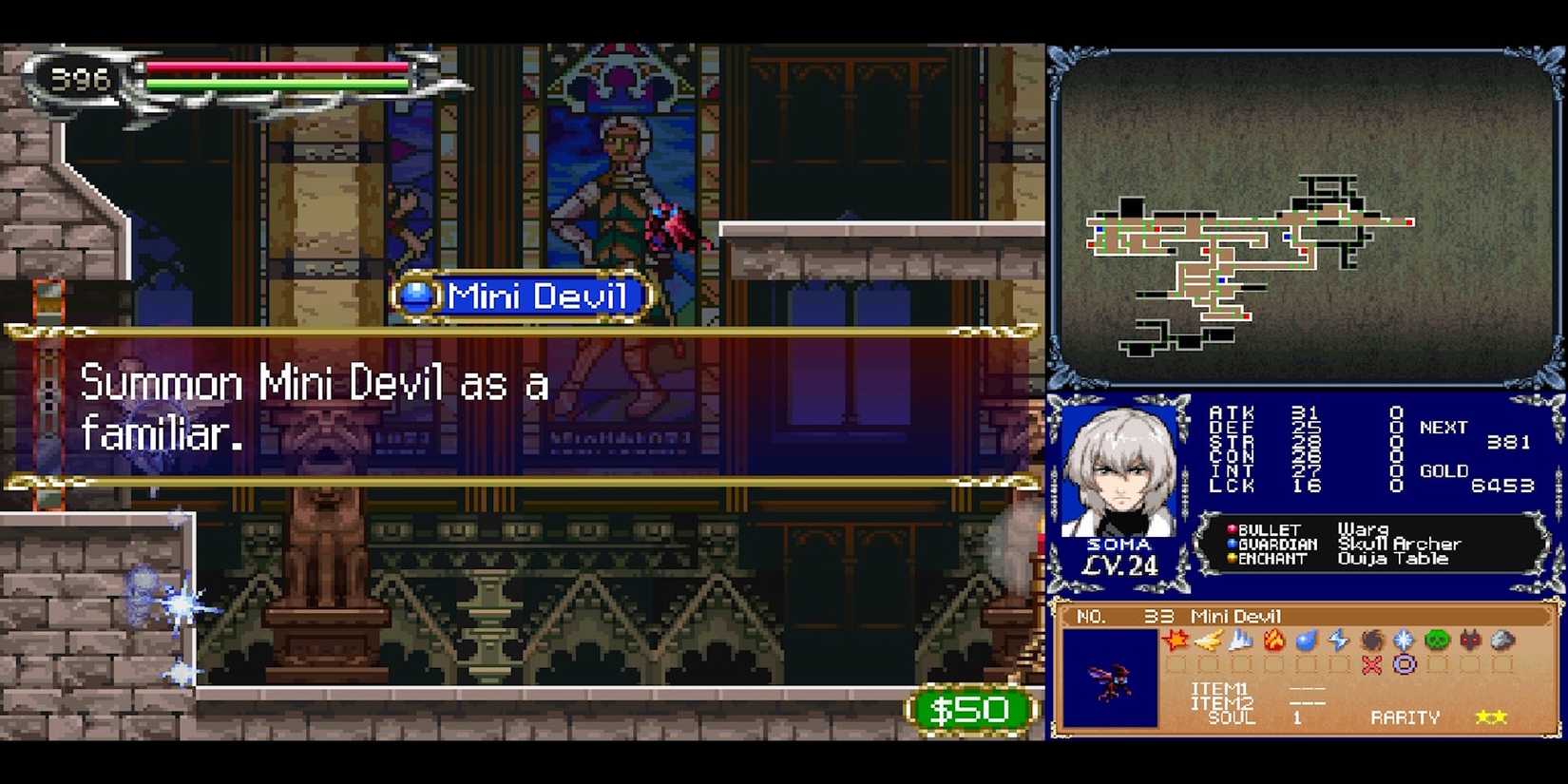Click the red X weakness marker
1568x784 pixels.
click(1370, 664)
